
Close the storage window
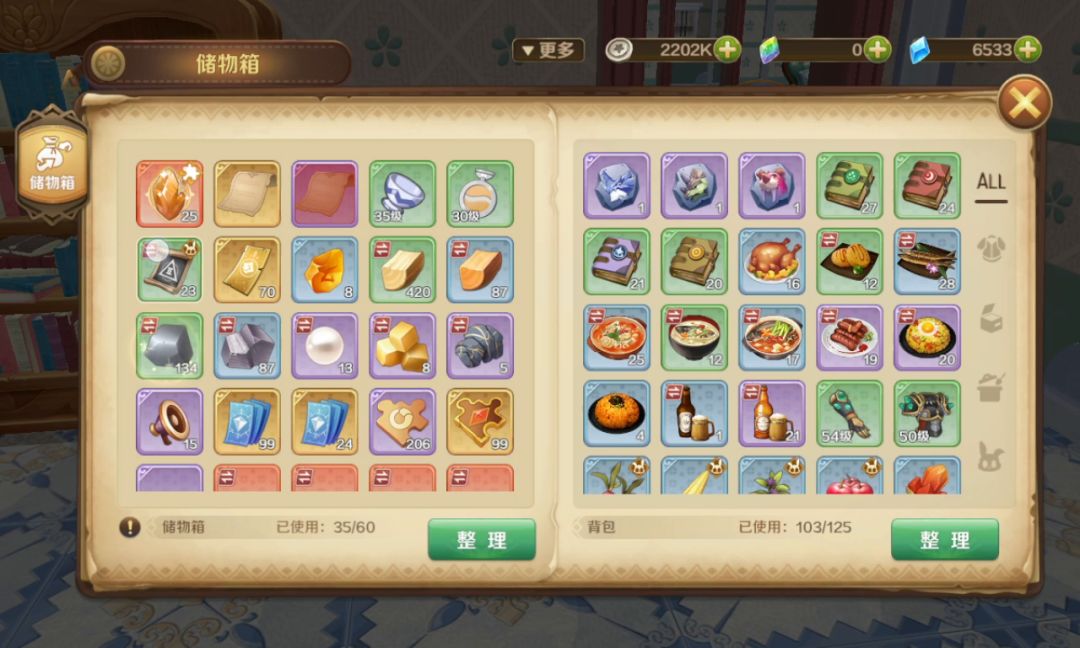pos(1025,102)
